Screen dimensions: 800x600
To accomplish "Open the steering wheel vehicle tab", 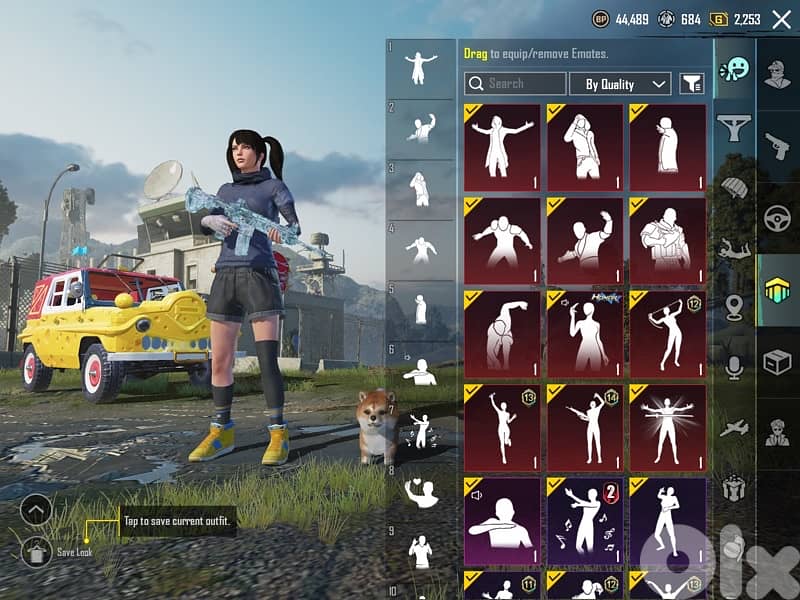I will (x=777, y=219).
